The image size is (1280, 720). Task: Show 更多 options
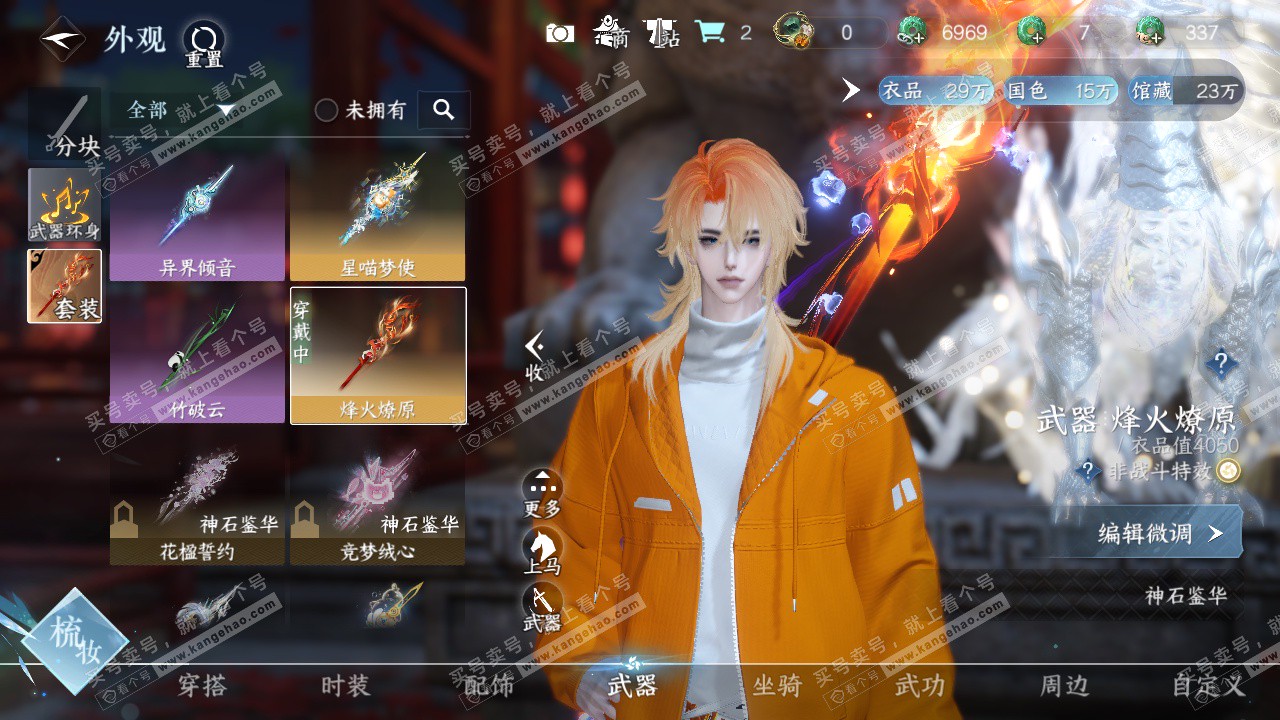(542, 493)
